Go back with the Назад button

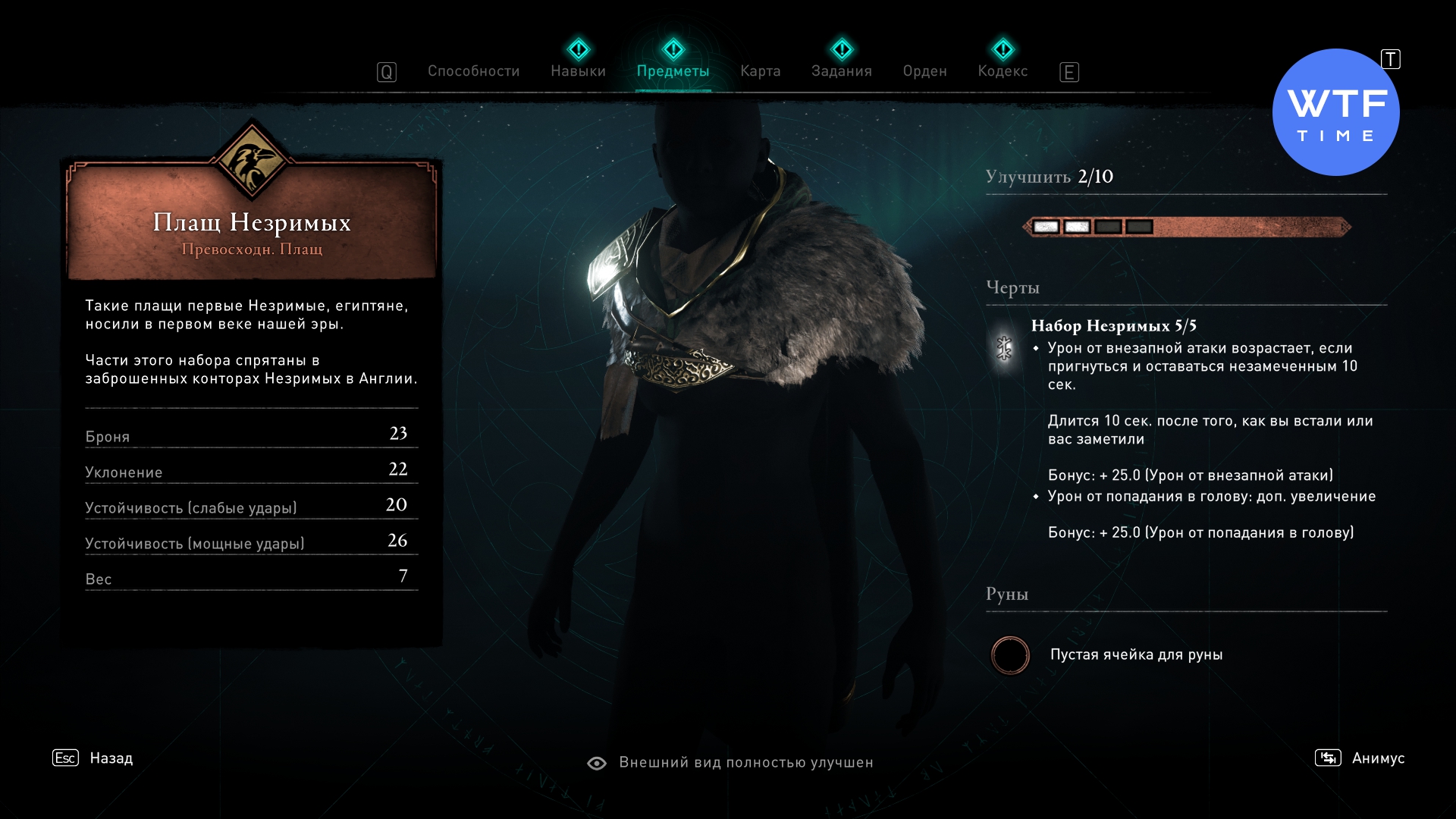pos(111,758)
